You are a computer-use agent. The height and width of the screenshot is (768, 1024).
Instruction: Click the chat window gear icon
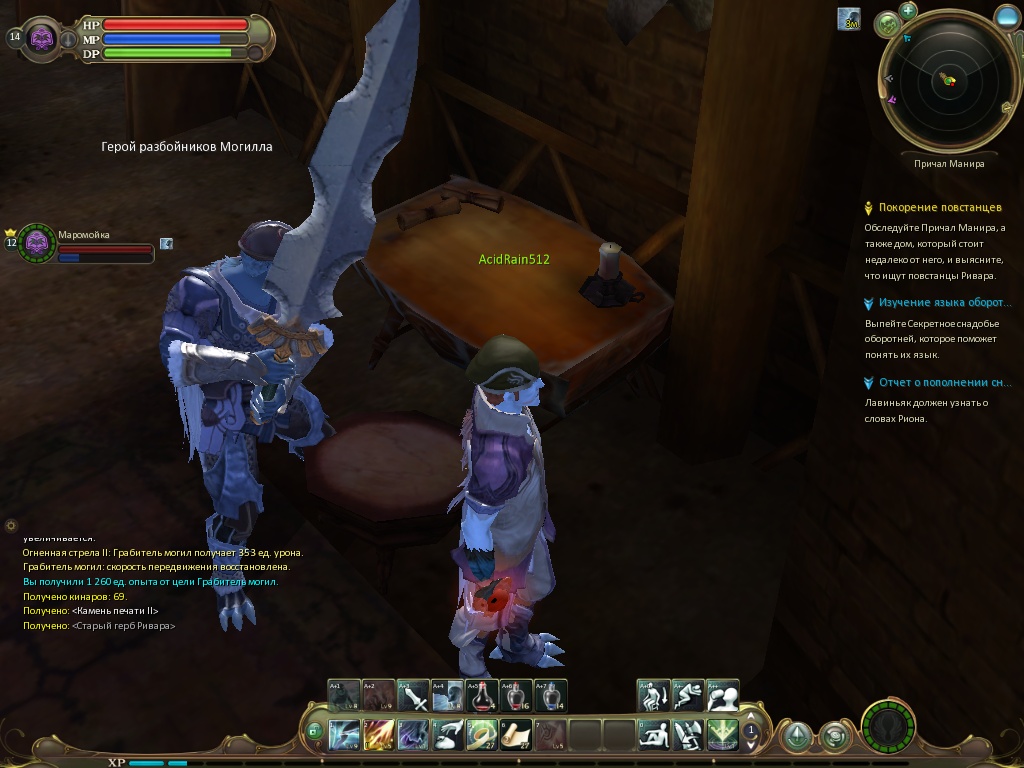pos(11,525)
